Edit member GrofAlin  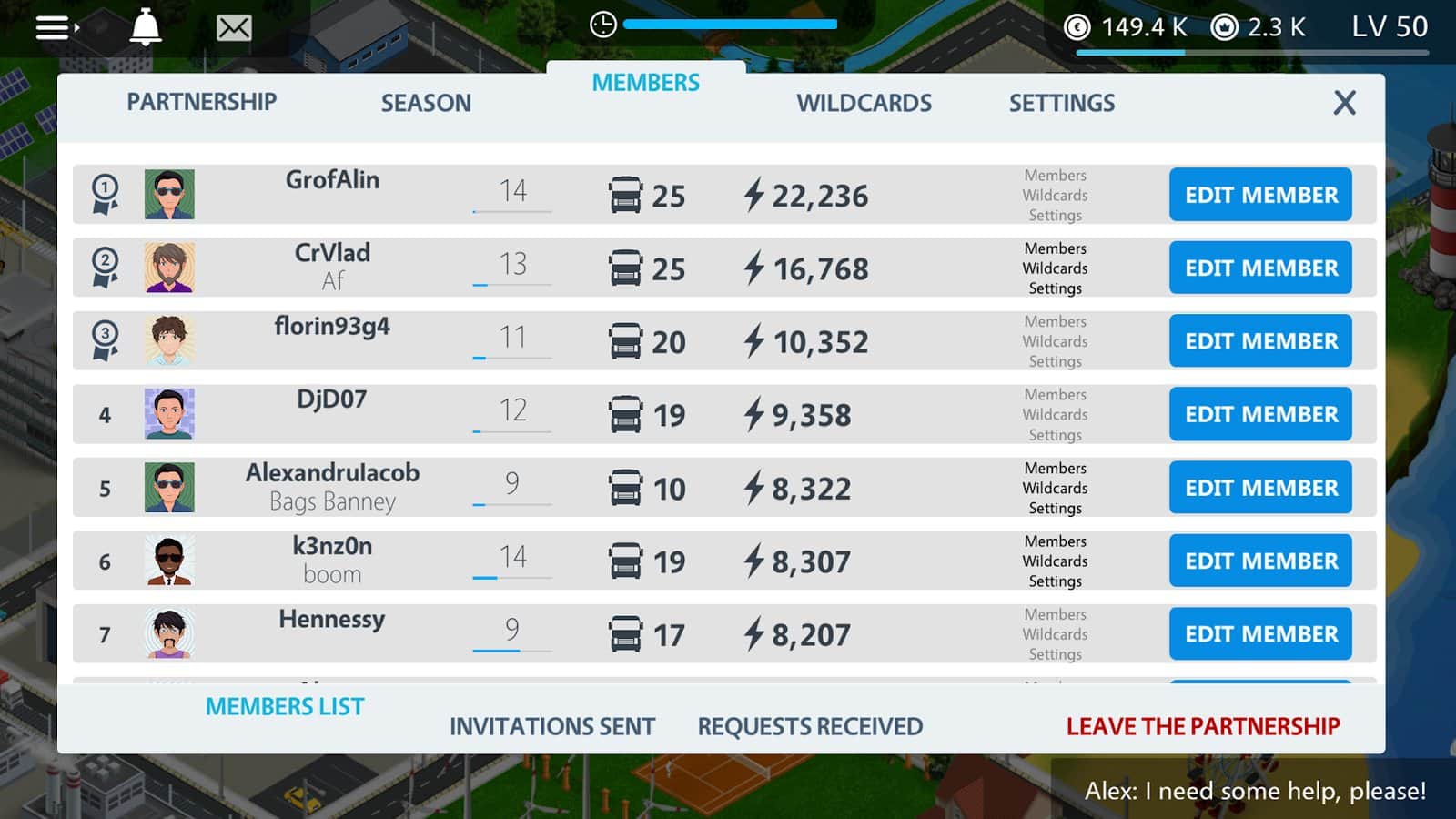1260,195
